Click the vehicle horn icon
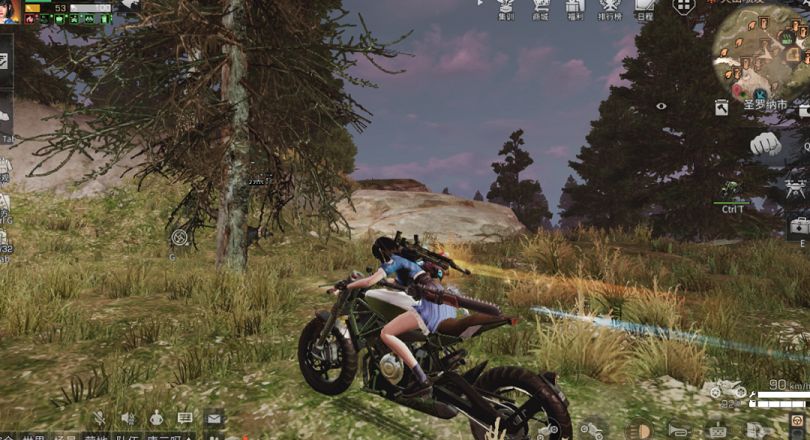The height and width of the screenshot is (440, 810). click(679, 431)
